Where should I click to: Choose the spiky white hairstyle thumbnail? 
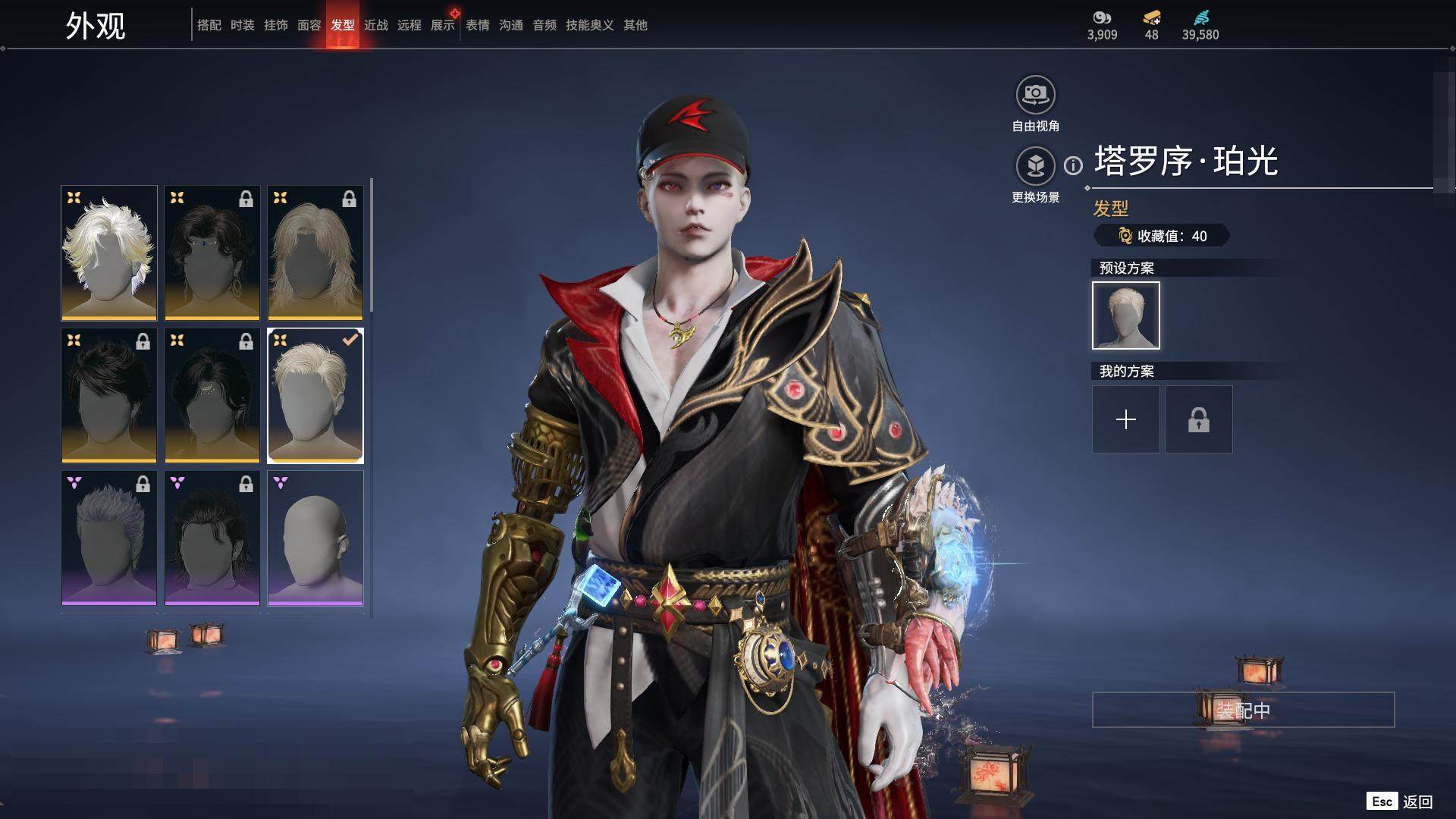(x=109, y=253)
